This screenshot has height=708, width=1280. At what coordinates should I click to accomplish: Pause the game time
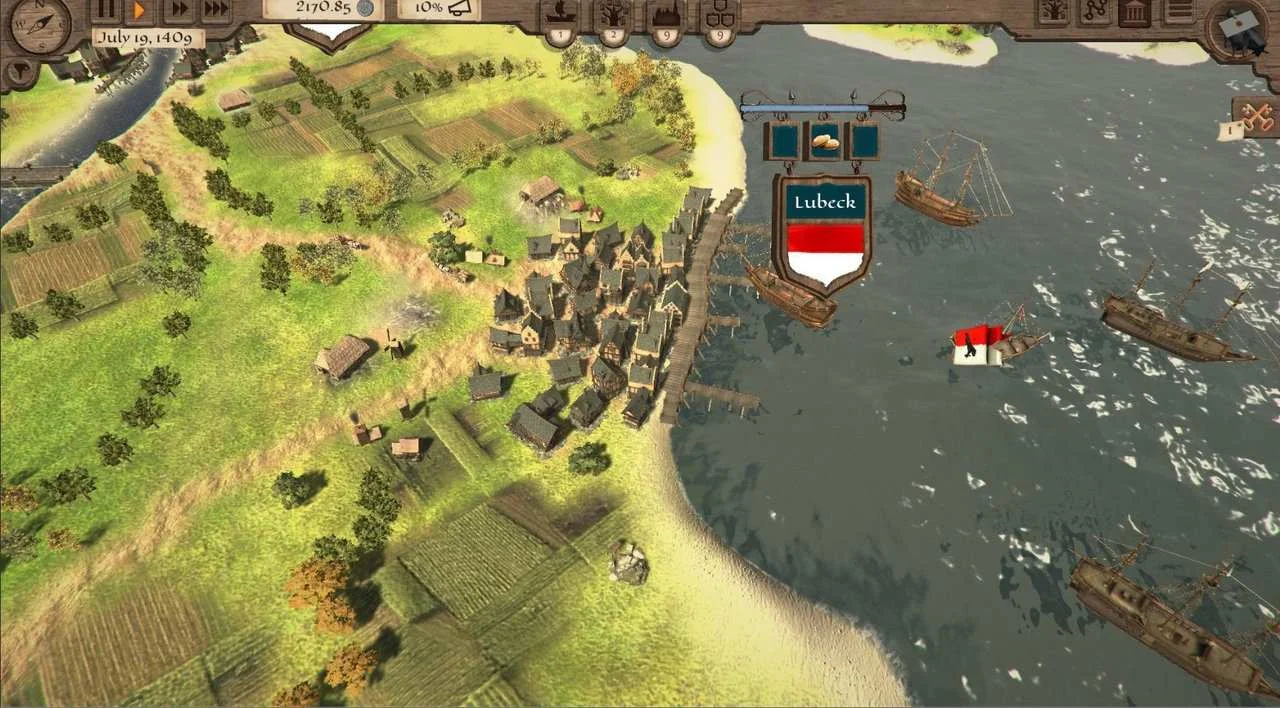point(105,11)
